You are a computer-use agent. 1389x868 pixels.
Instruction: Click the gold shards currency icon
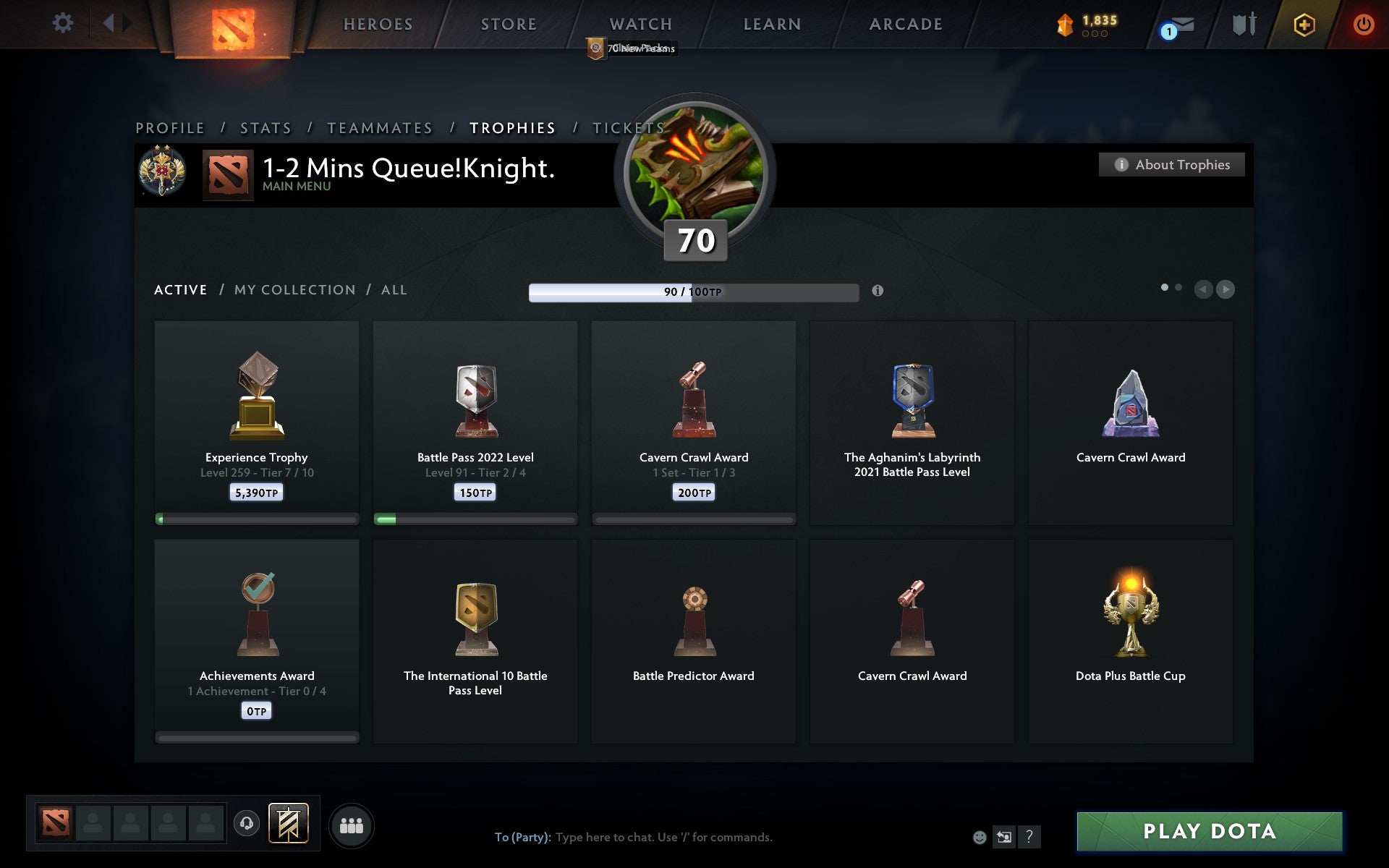point(1063,22)
